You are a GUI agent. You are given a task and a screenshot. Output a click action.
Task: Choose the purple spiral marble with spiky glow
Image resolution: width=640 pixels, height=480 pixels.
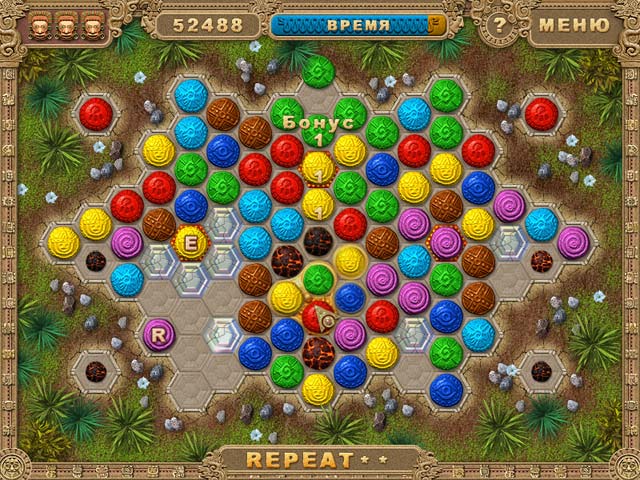[x=446, y=241]
